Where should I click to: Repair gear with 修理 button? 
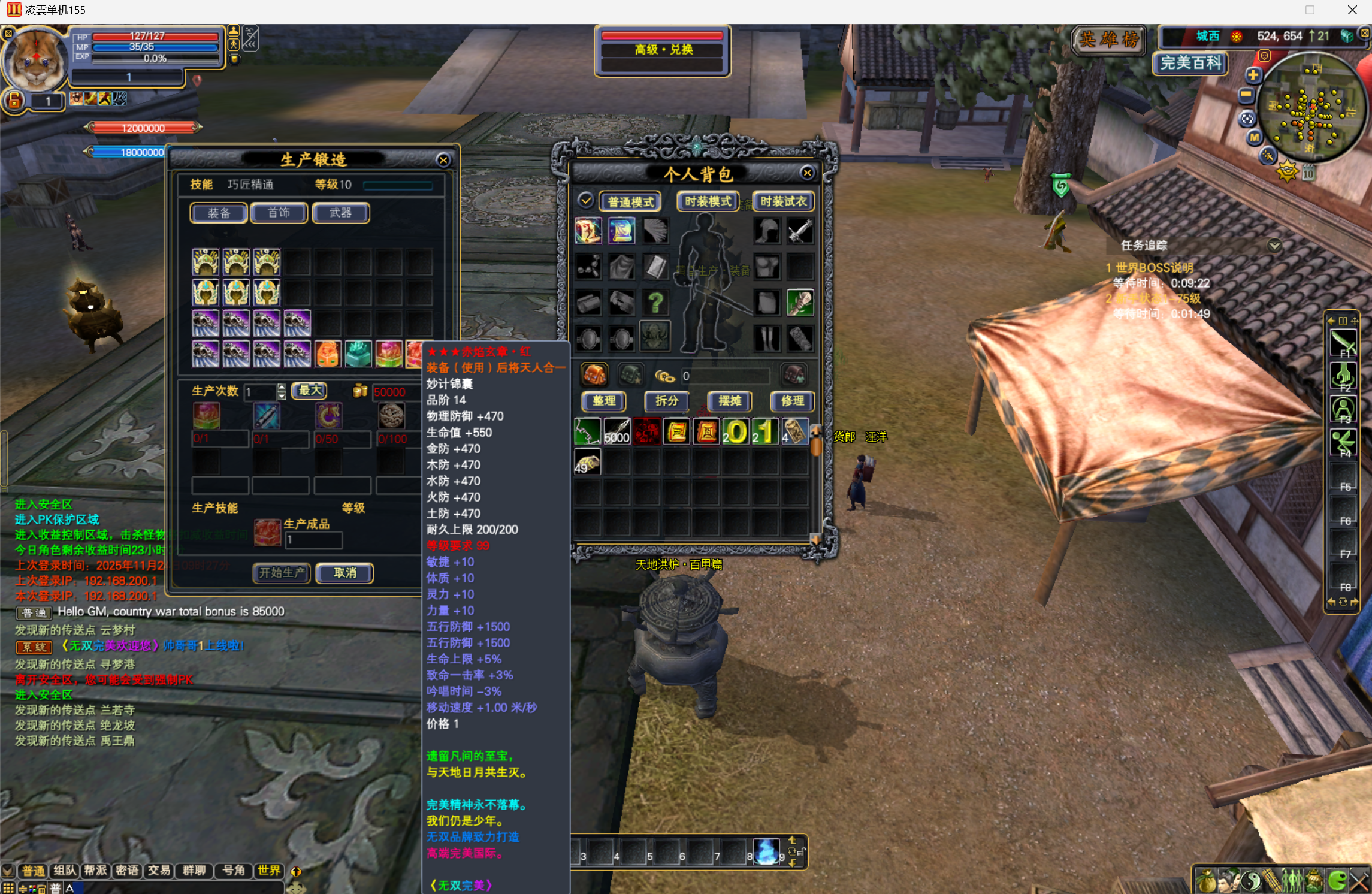(x=792, y=401)
